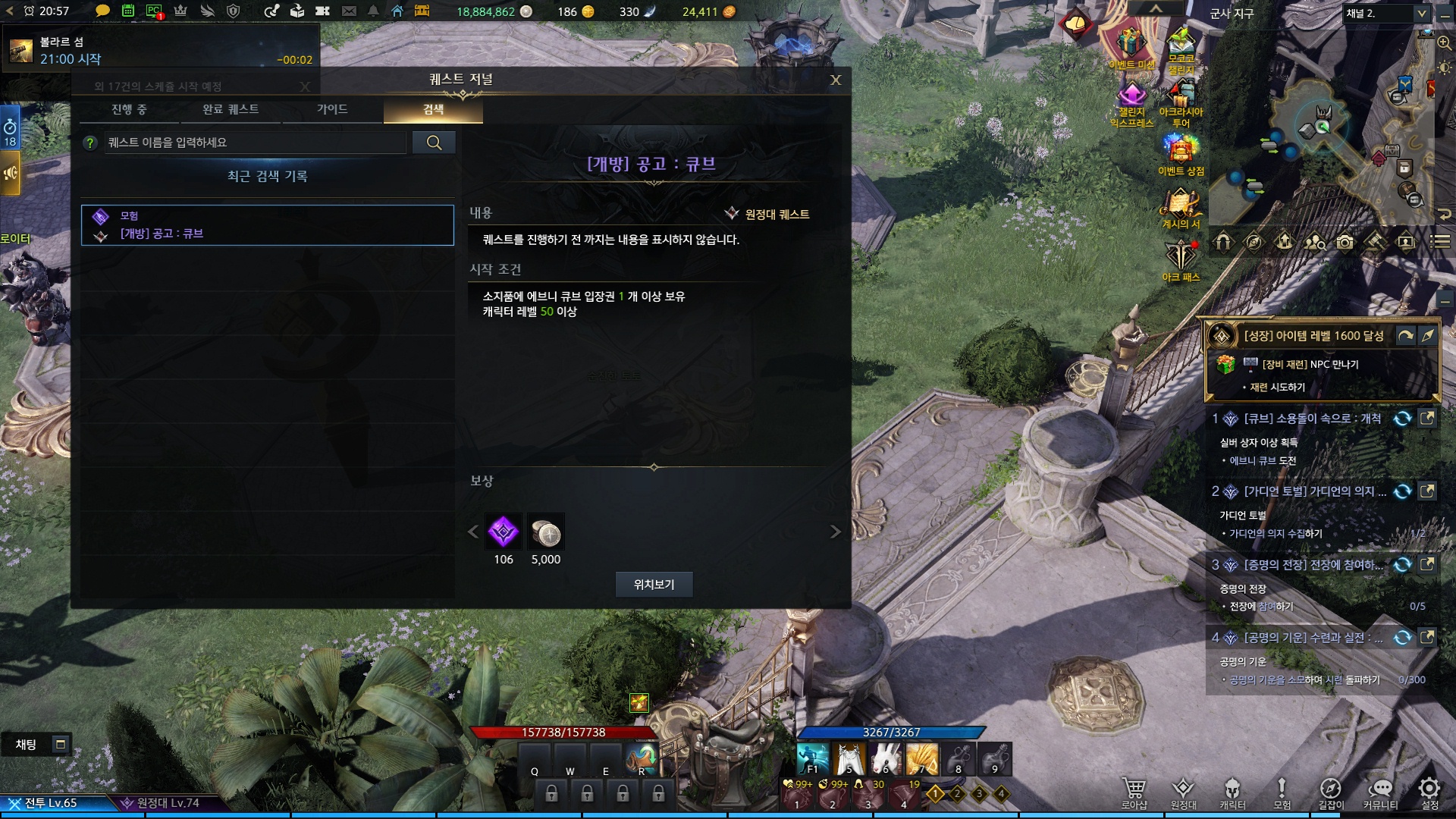
Task: Select the [큐브] 소용돌이 속으로 tracked quest
Action: tap(1312, 419)
